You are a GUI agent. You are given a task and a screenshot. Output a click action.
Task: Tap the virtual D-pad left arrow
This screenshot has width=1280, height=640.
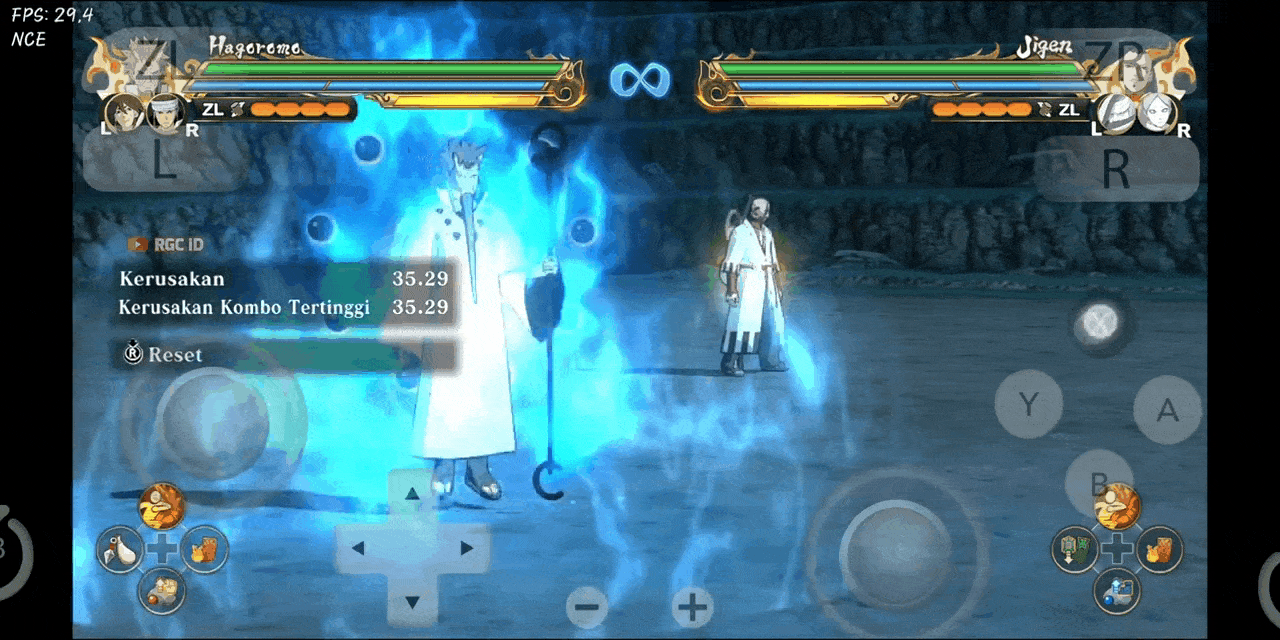coord(359,548)
